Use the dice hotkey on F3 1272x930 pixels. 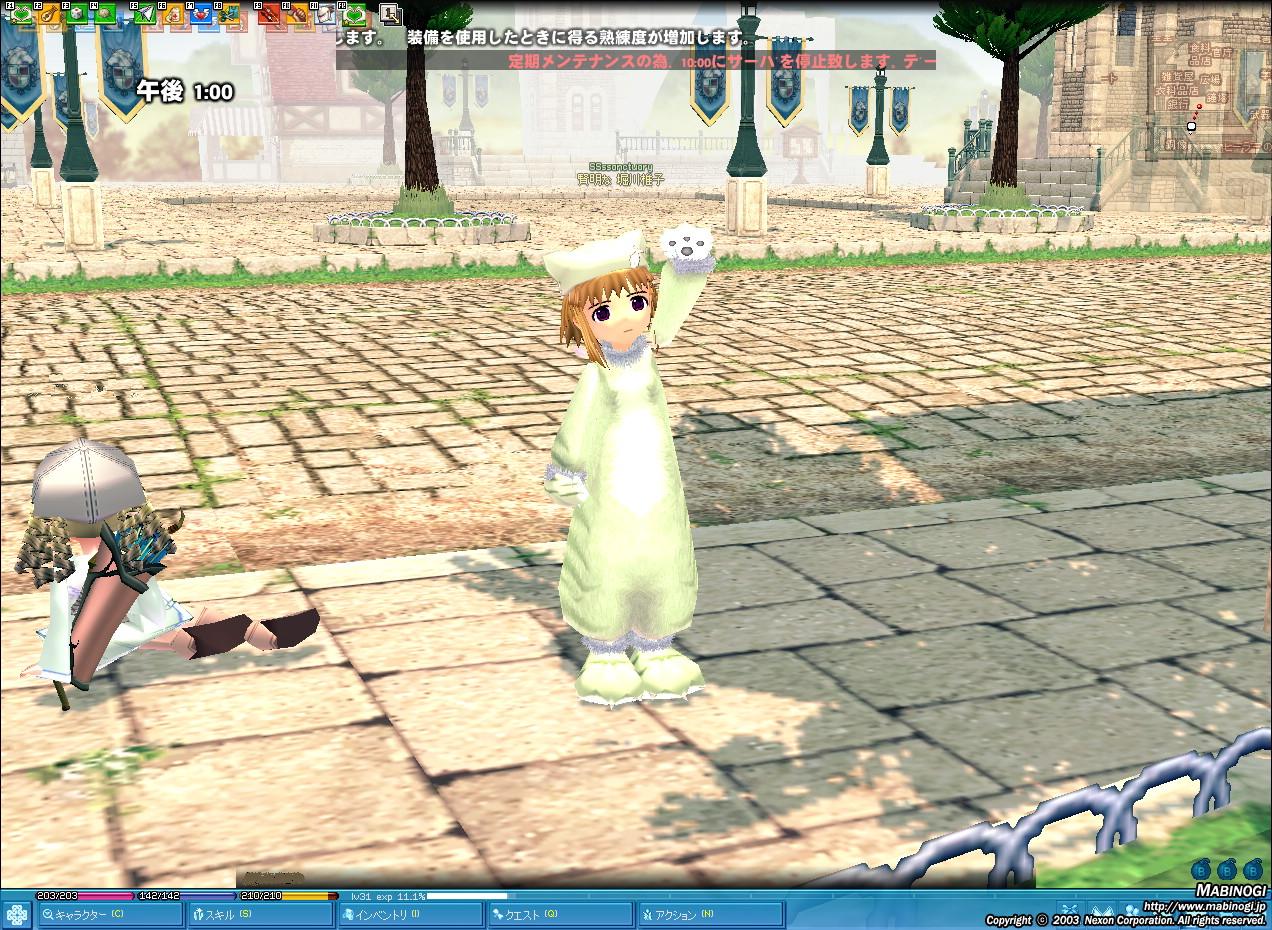coord(77,13)
